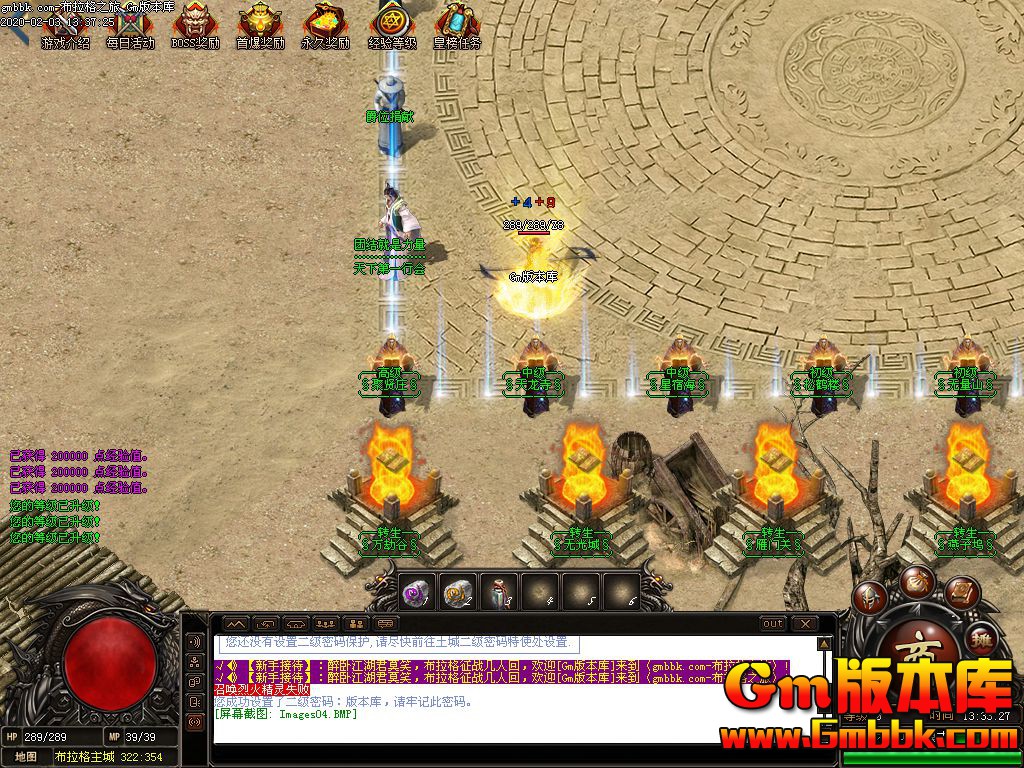The image size is (1024, 768).
Task: Click the scroll icon on the right orb
Action: click(961, 592)
